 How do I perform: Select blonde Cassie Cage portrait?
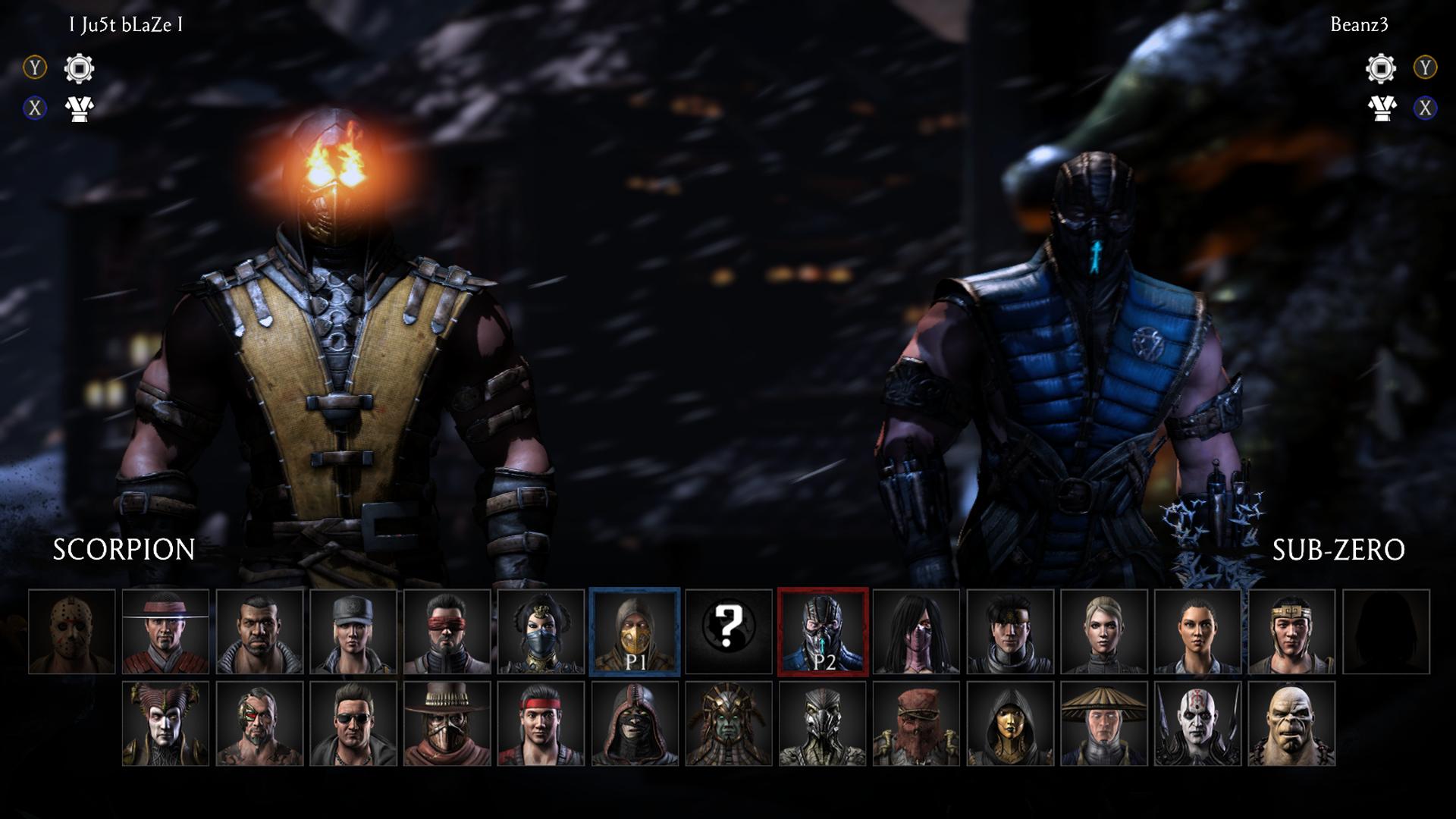pos(1103,632)
